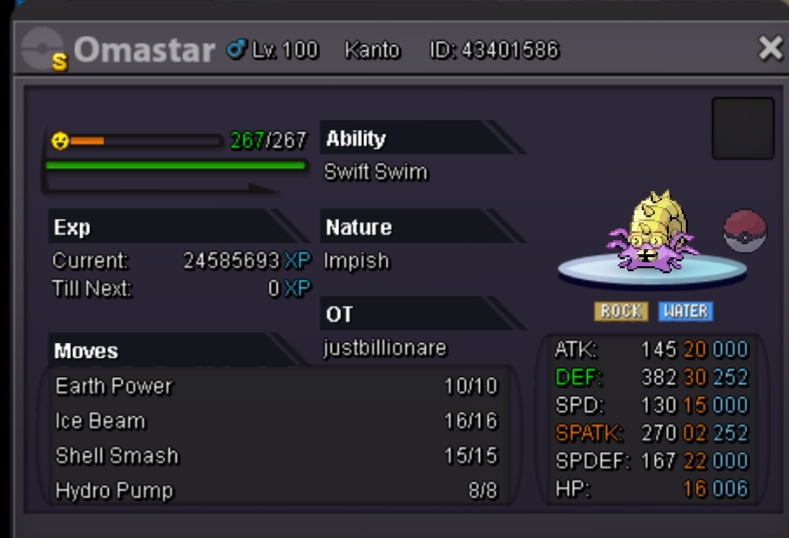Click the Impish nature entry

[x=357, y=261]
